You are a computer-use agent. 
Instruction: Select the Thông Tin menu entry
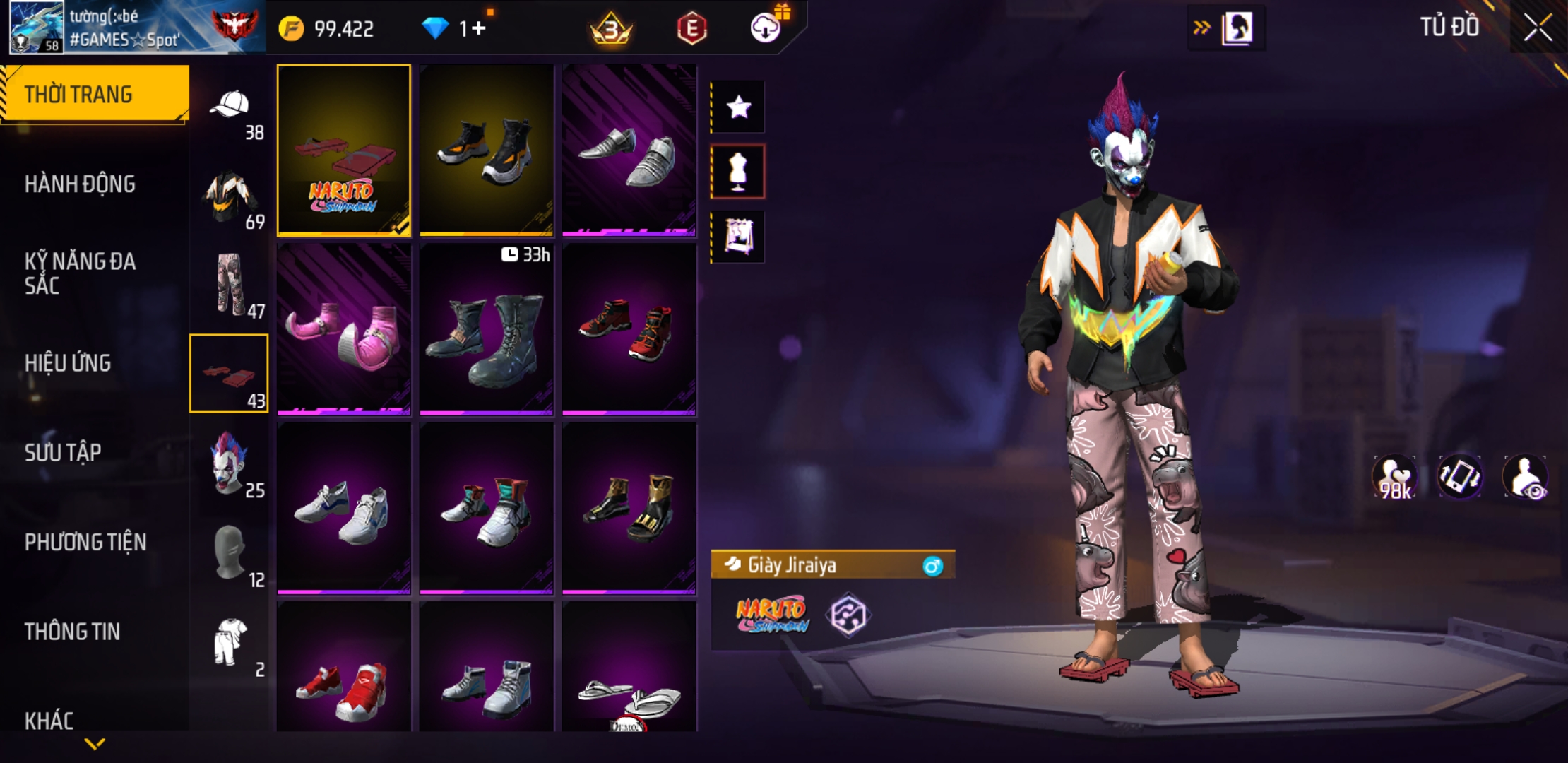(x=72, y=632)
